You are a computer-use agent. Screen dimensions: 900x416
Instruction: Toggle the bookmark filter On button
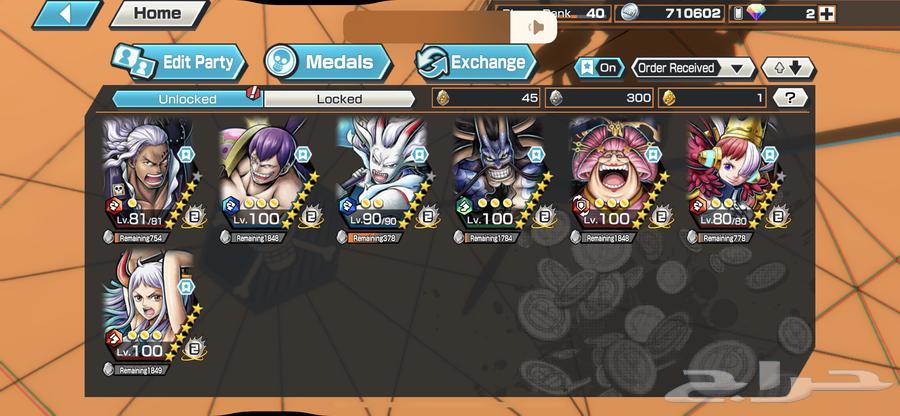tap(597, 68)
